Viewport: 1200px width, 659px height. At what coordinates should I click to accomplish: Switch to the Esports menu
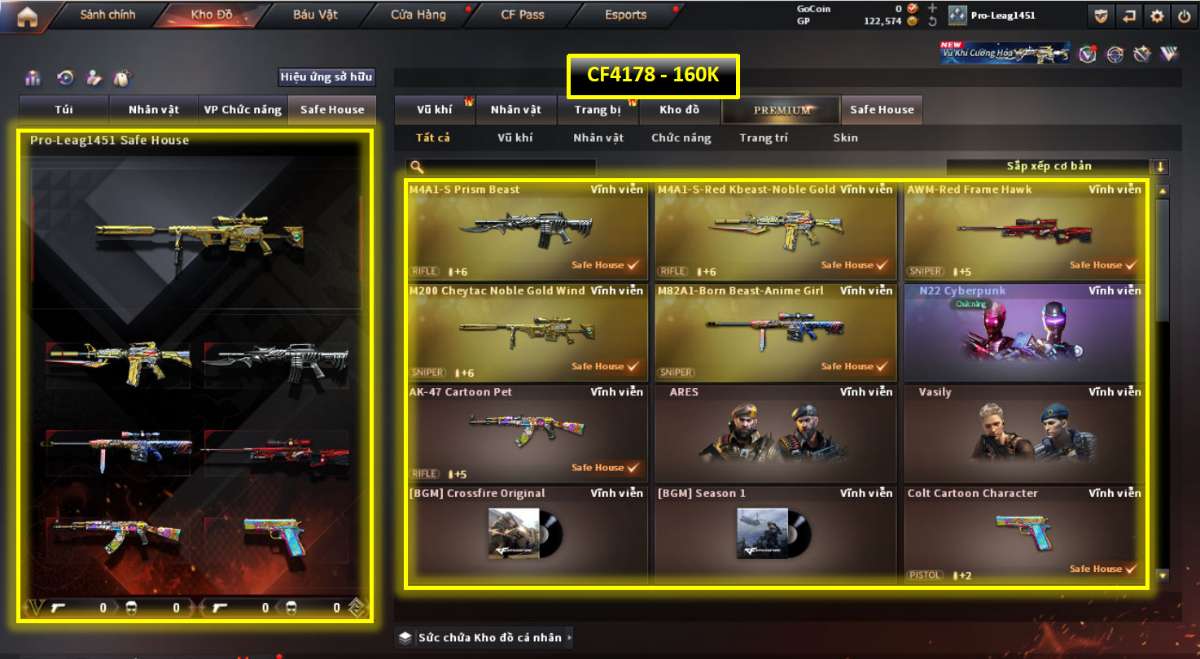click(x=626, y=15)
